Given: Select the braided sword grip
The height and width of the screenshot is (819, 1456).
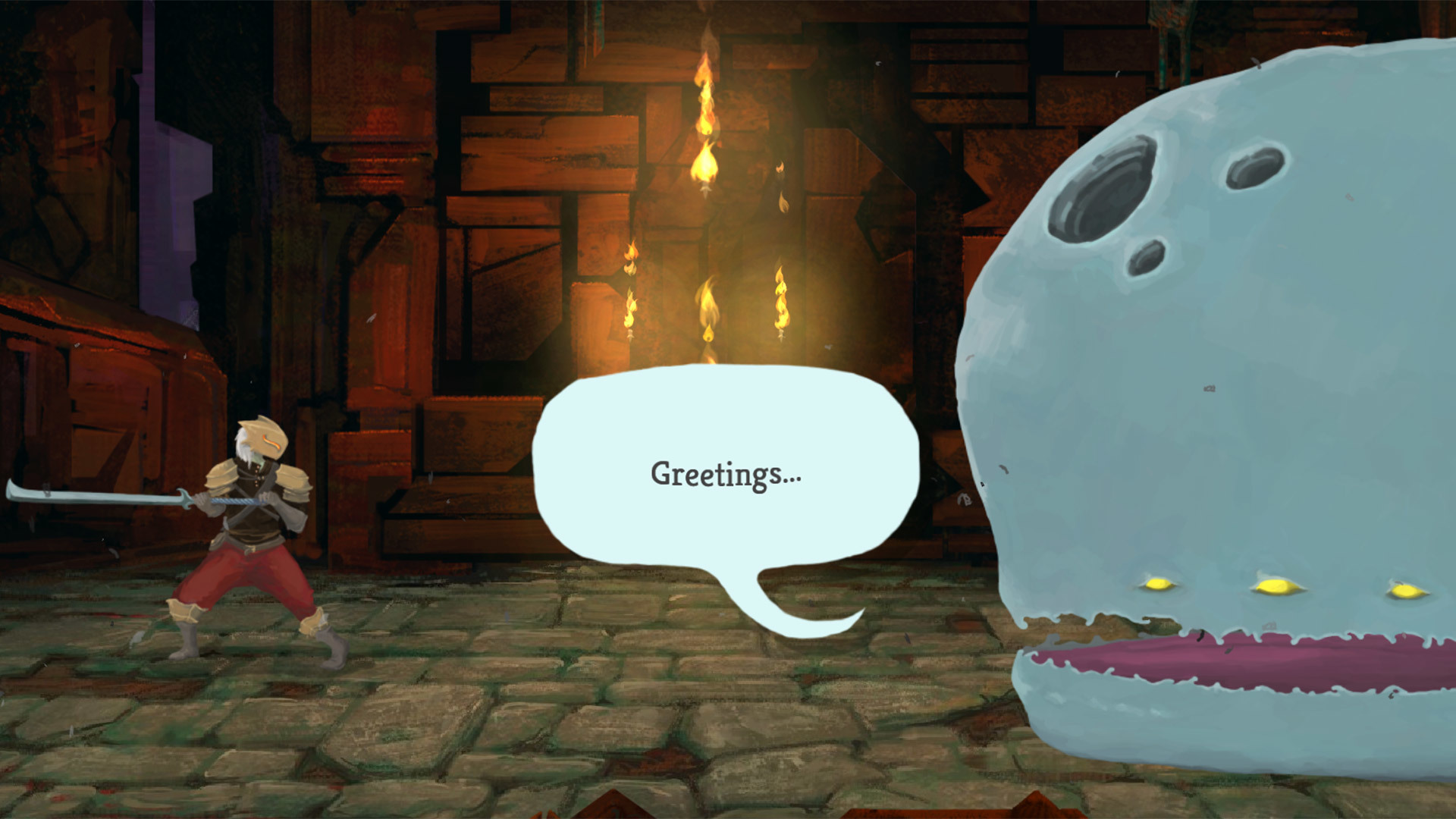Looking at the screenshot, I should pyautogui.click(x=237, y=500).
